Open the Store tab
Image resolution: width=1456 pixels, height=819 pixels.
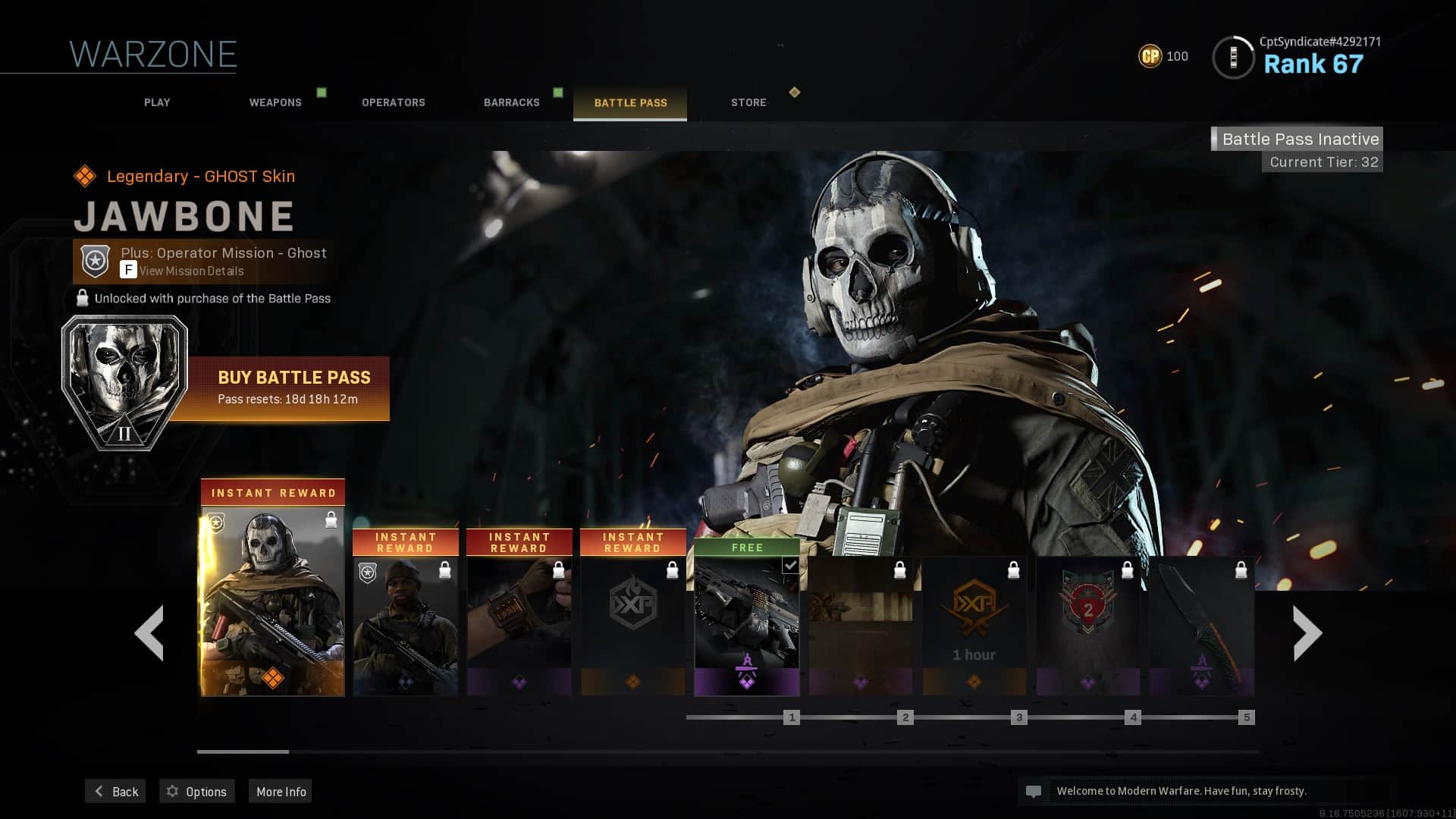[x=748, y=102]
